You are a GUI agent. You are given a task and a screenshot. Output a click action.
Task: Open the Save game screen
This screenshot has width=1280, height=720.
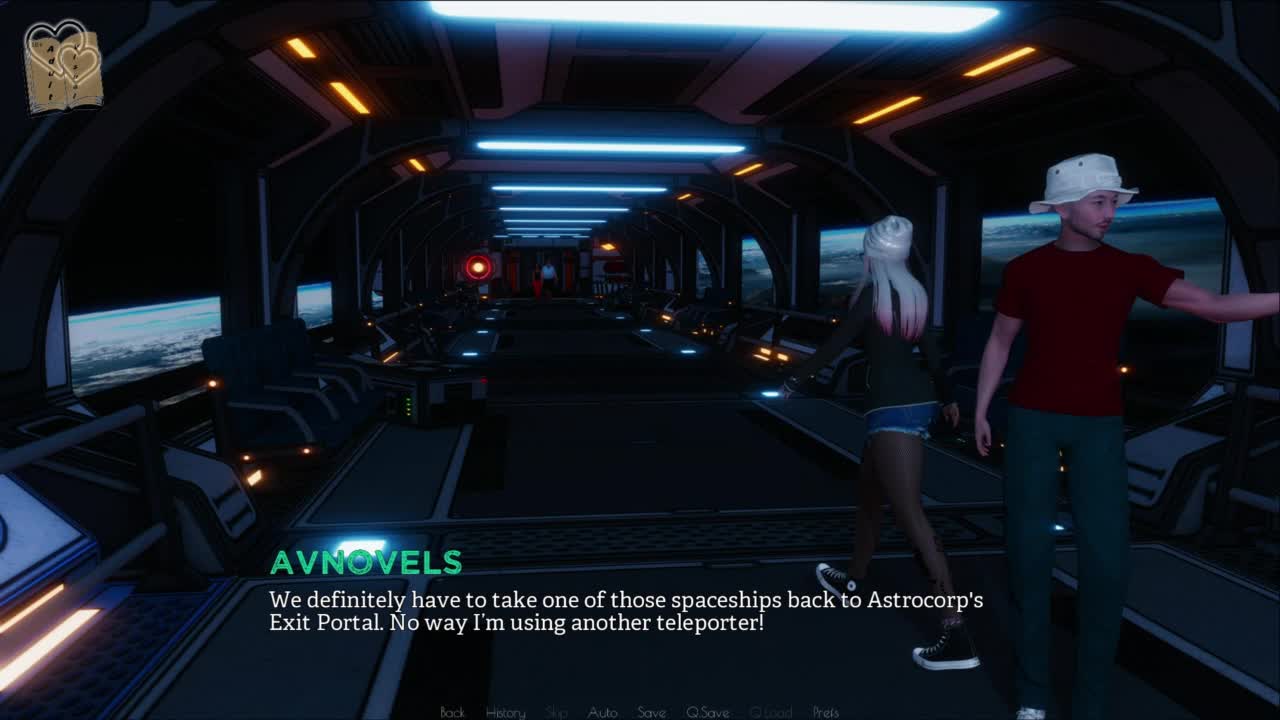(x=651, y=712)
